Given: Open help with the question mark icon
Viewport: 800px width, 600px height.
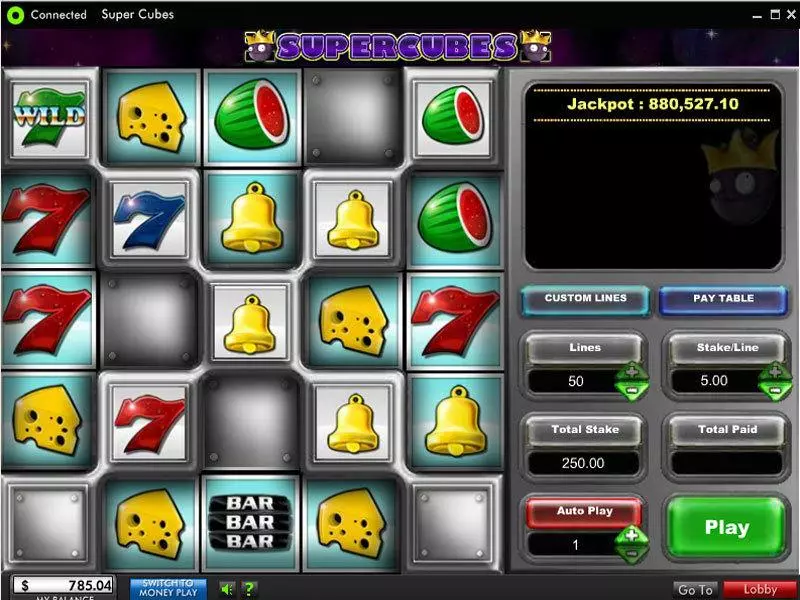Looking at the screenshot, I should (249, 589).
